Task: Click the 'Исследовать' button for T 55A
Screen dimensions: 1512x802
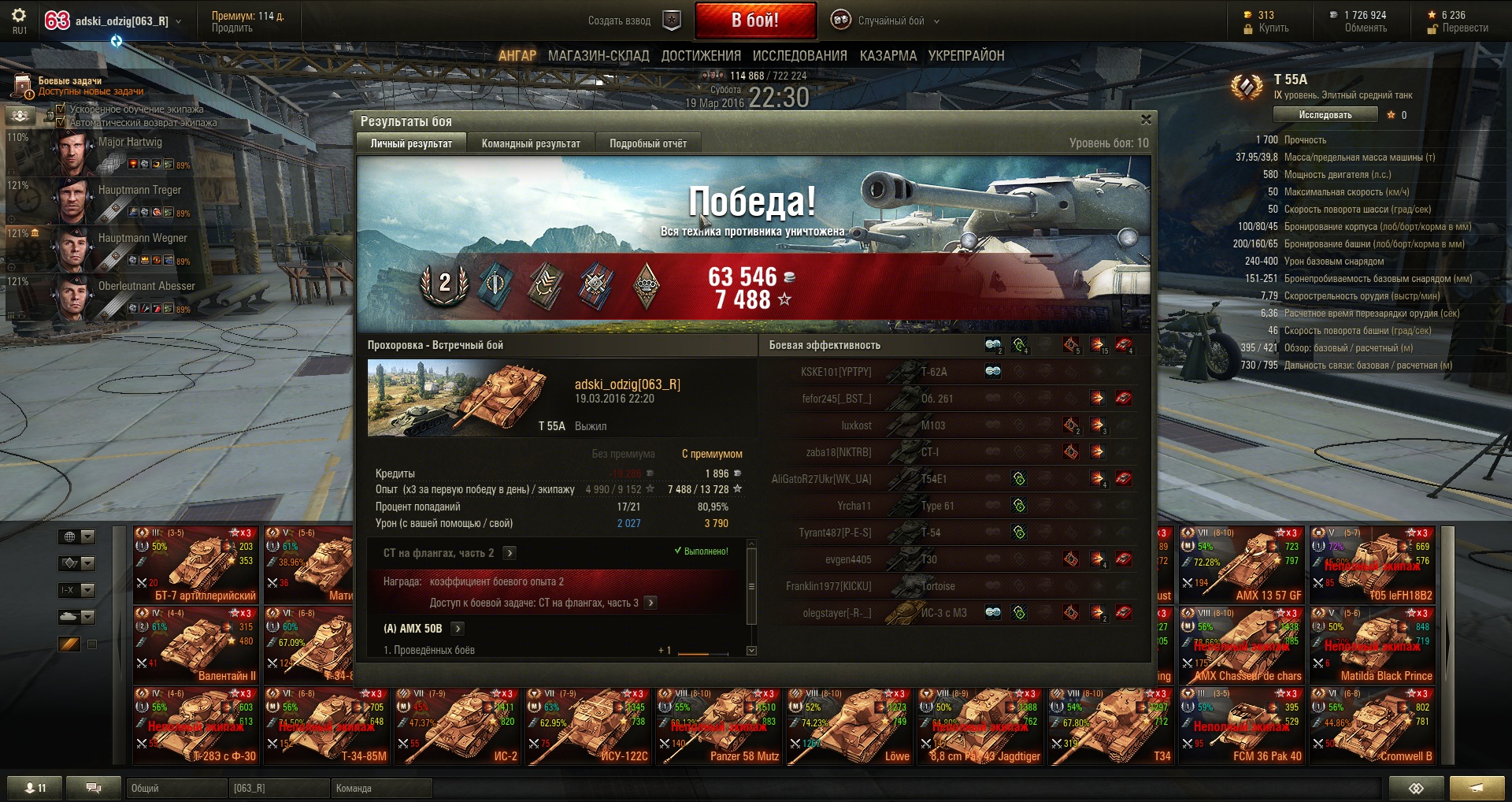Action: [x=1325, y=115]
